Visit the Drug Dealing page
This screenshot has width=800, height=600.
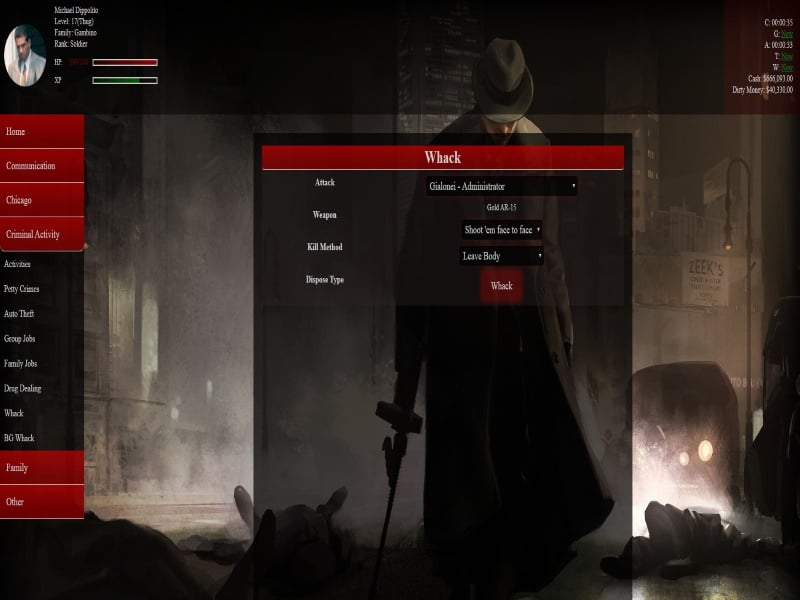pos(23,388)
